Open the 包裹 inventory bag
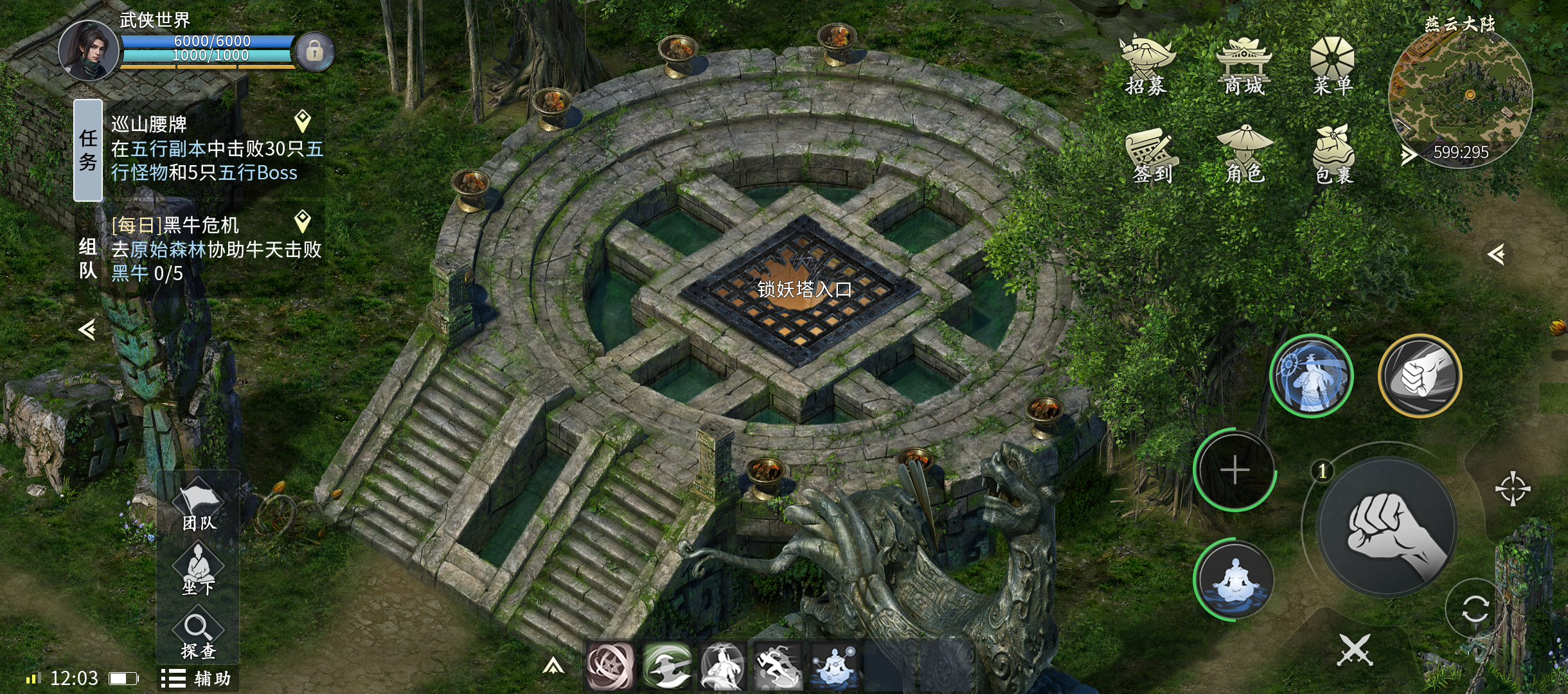This screenshot has width=1568, height=694. [x=1334, y=156]
